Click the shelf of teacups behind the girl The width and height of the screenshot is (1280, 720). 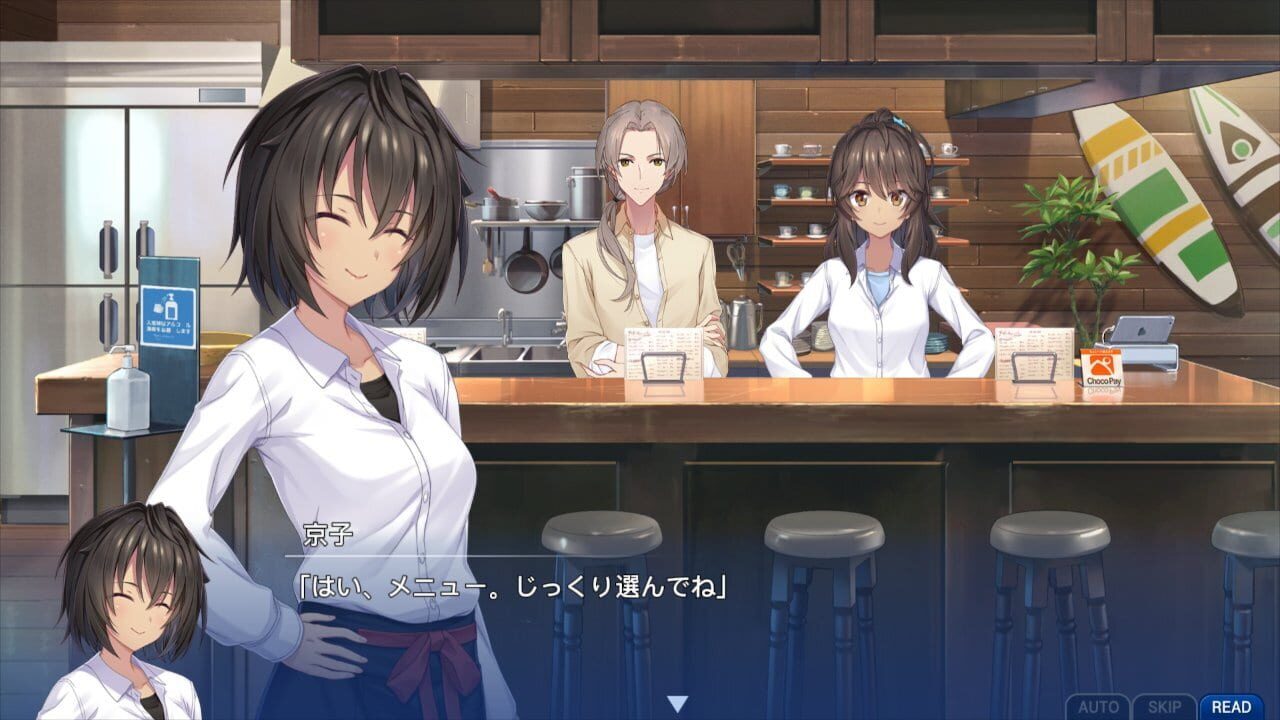point(790,190)
